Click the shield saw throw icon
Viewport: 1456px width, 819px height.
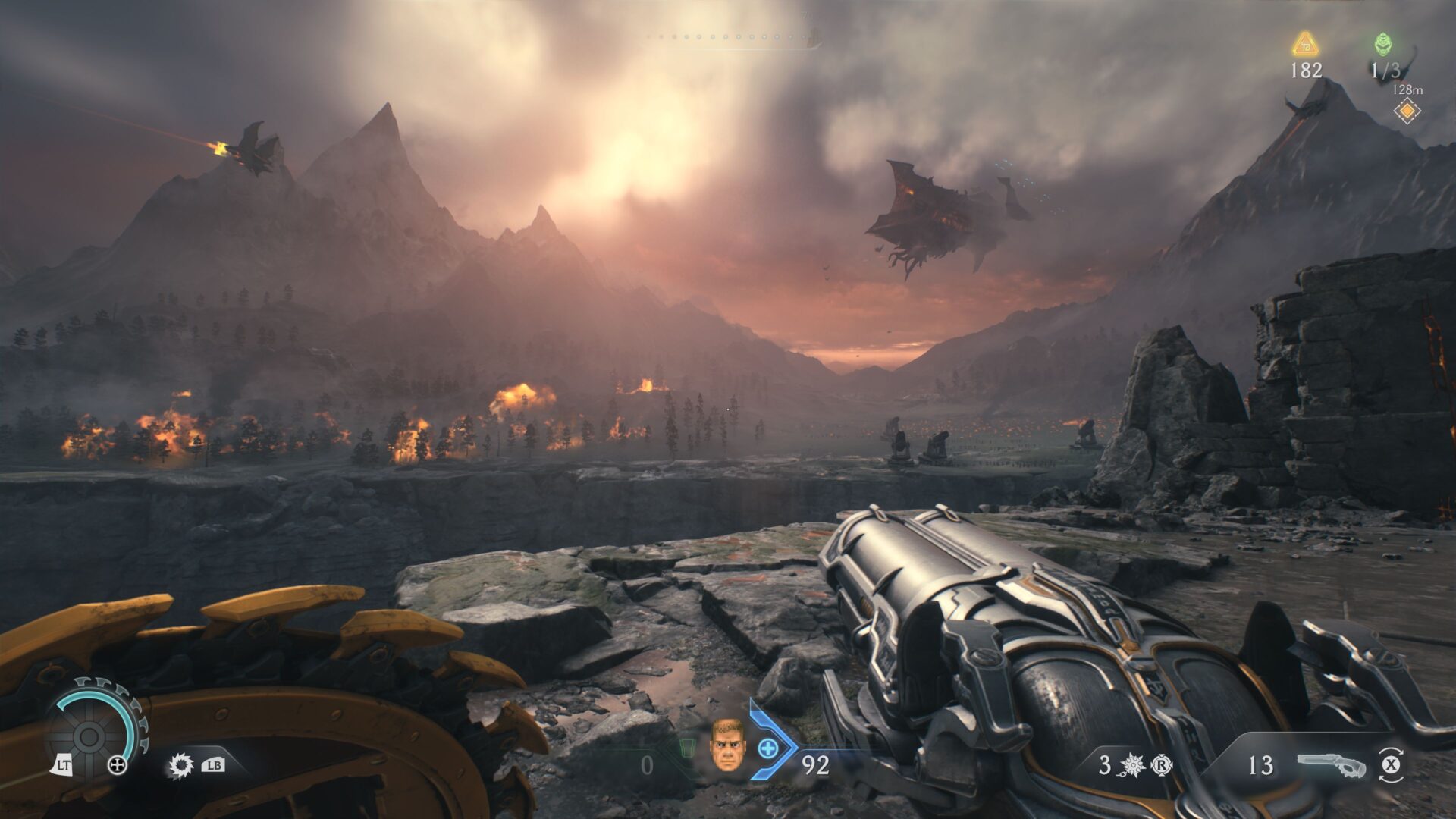180,766
